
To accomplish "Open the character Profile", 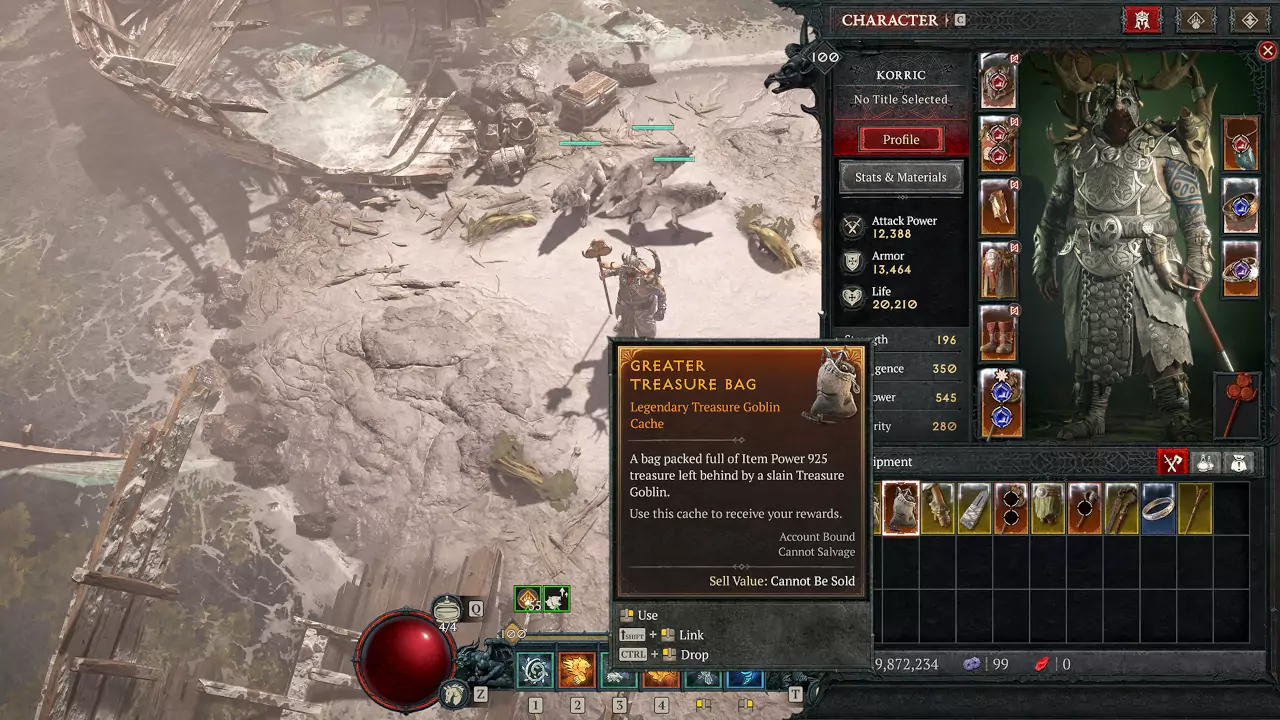I will 900,140.
